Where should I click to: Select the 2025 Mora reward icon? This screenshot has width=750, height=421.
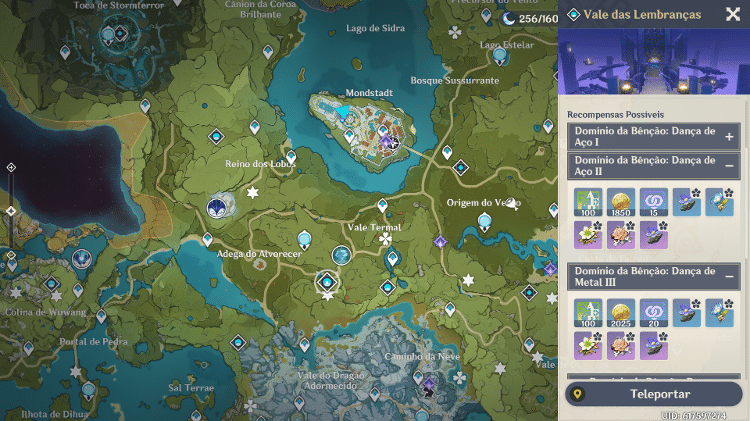tap(621, 314)
